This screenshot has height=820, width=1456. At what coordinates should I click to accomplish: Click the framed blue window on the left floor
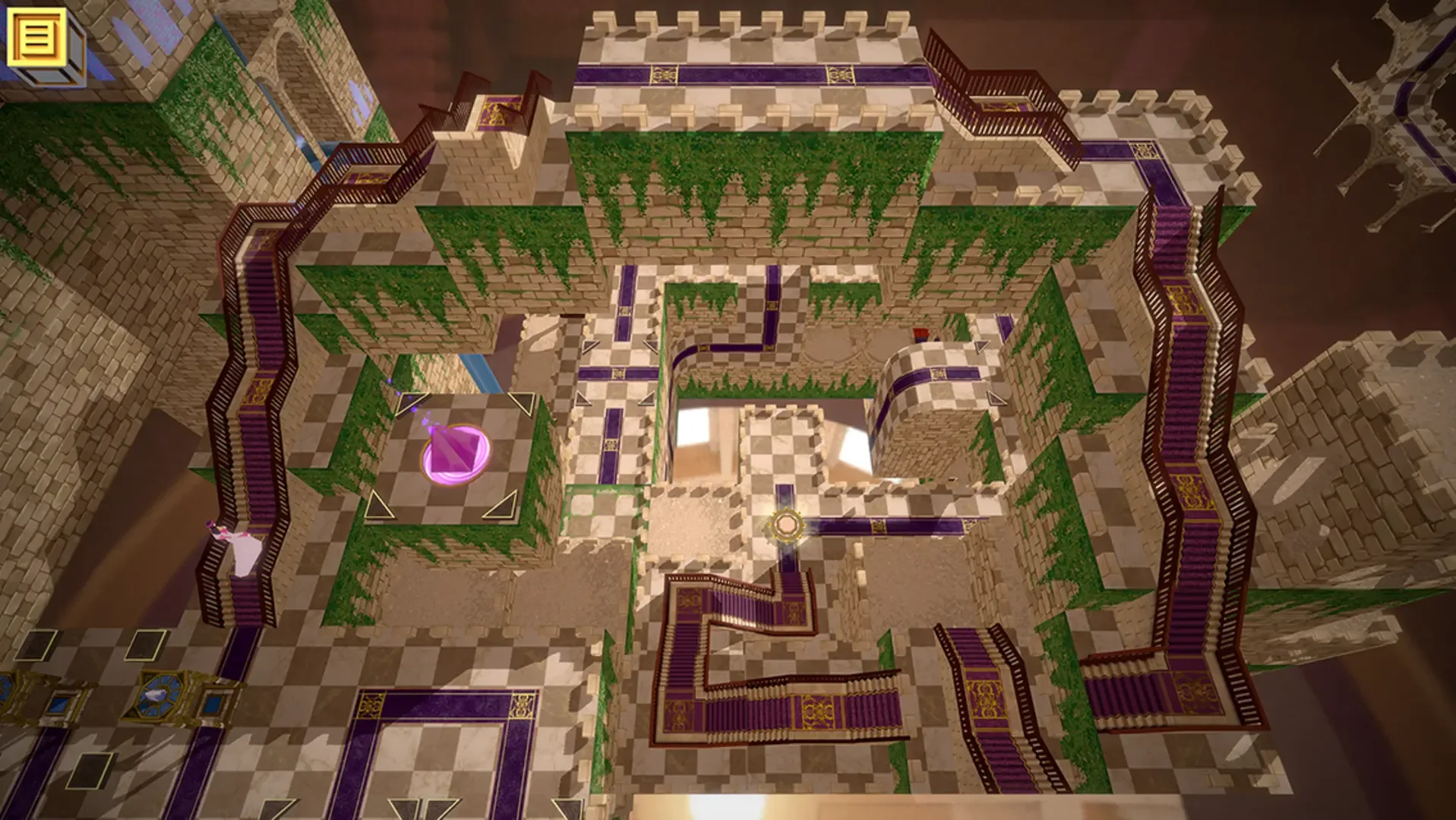pyautogui.click(x=215, y=704)
